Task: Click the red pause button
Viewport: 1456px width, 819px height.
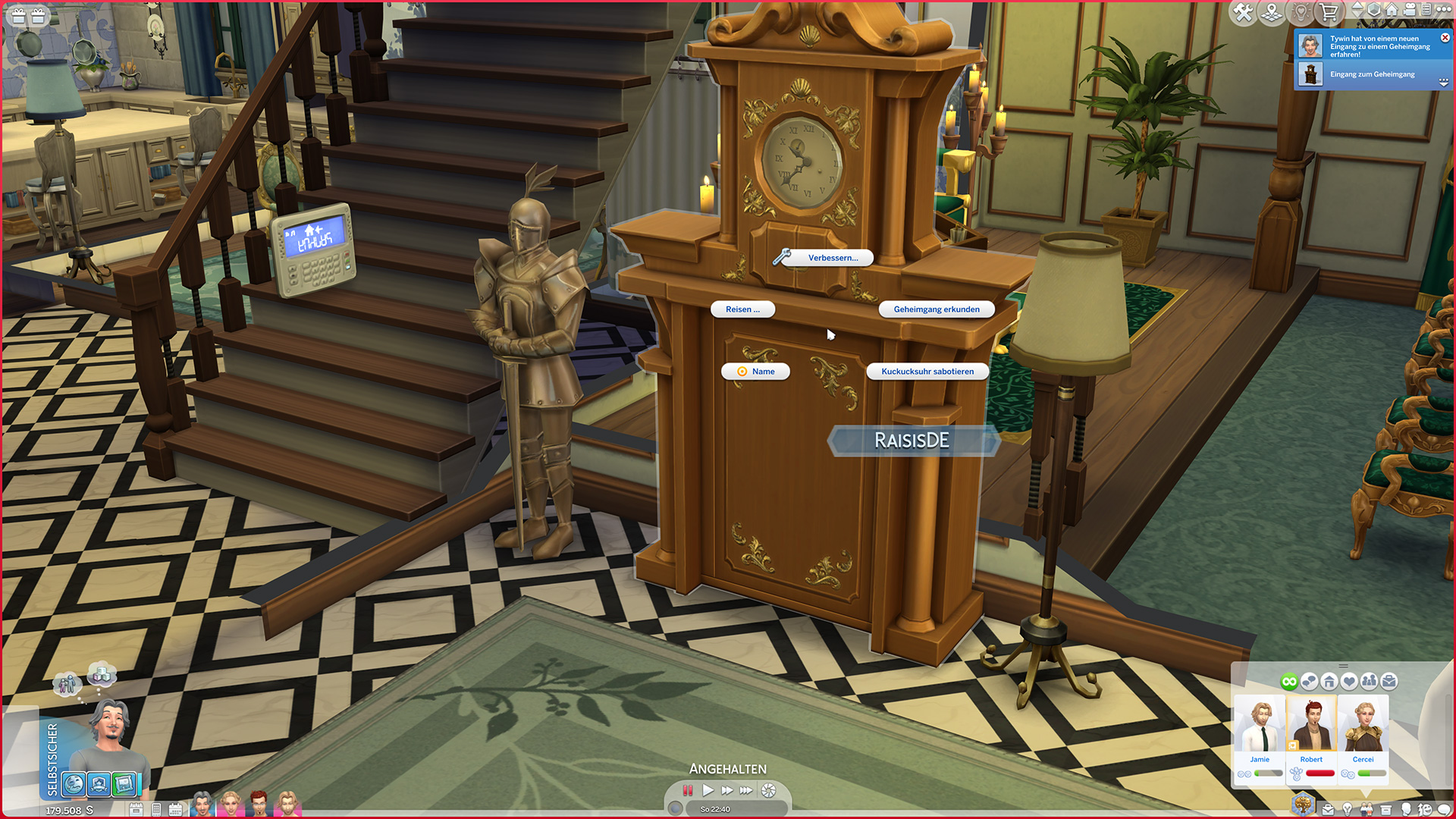Action: (x=688, y=790)
